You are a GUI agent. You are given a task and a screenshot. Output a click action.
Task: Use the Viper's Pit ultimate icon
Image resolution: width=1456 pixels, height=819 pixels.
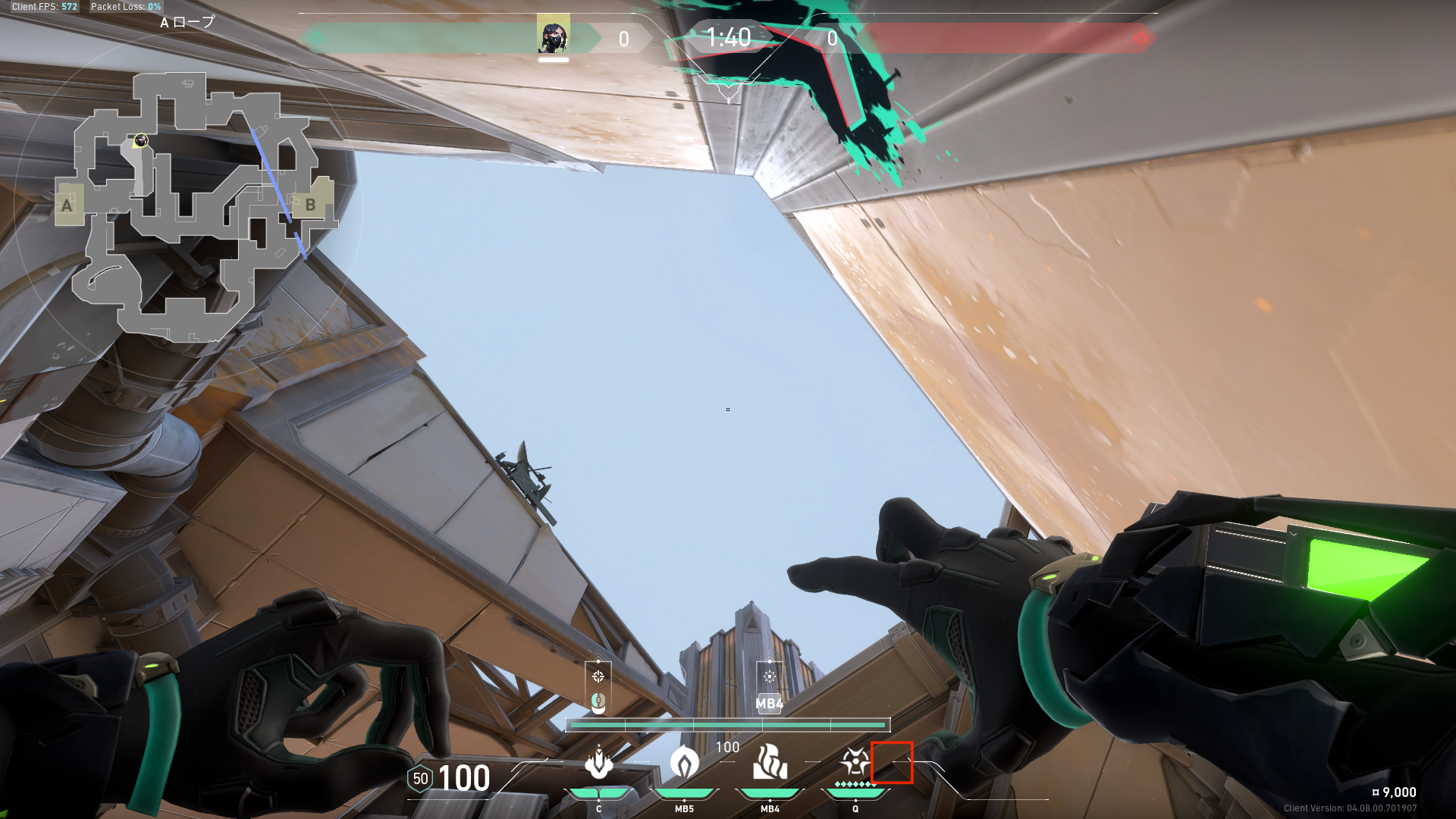click(x=855, y=761)
